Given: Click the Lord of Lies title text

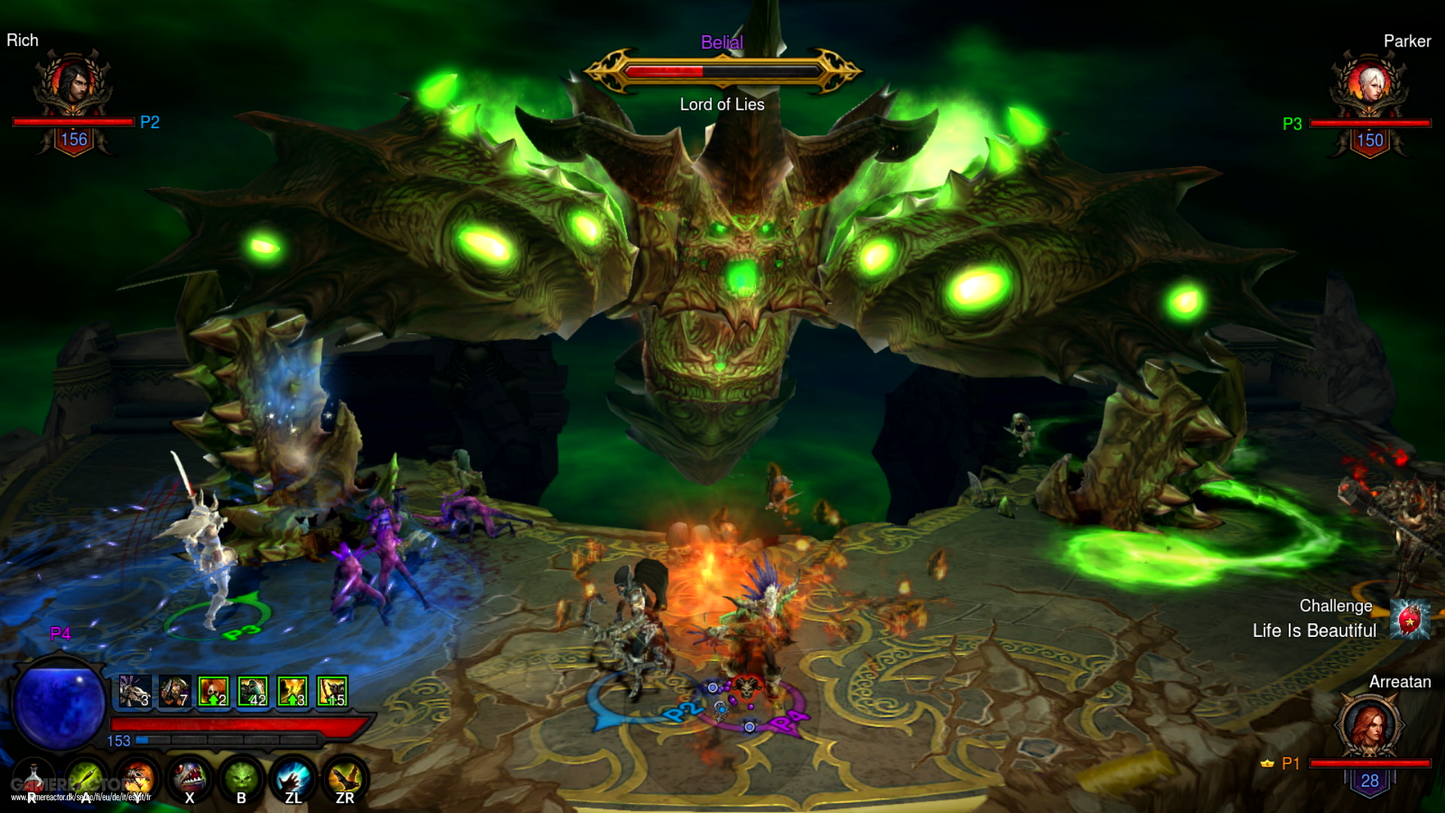Looking at the screenshot, I should coord(722,104).
